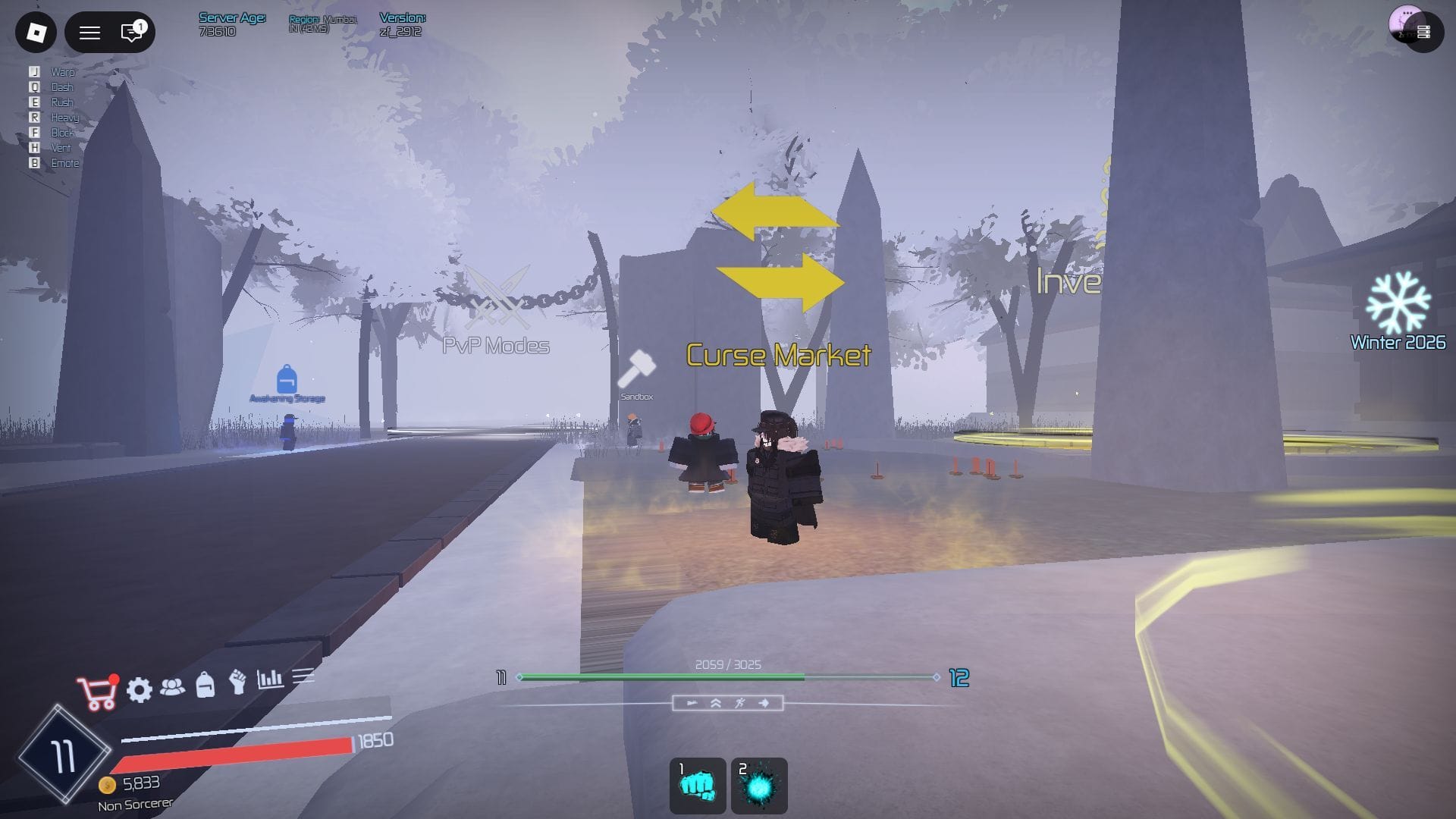This screenshot has width=1456, height=819.
Task: Open the three-line list icon beside stats
Action: pyautogui.click(x=303, y=675)
